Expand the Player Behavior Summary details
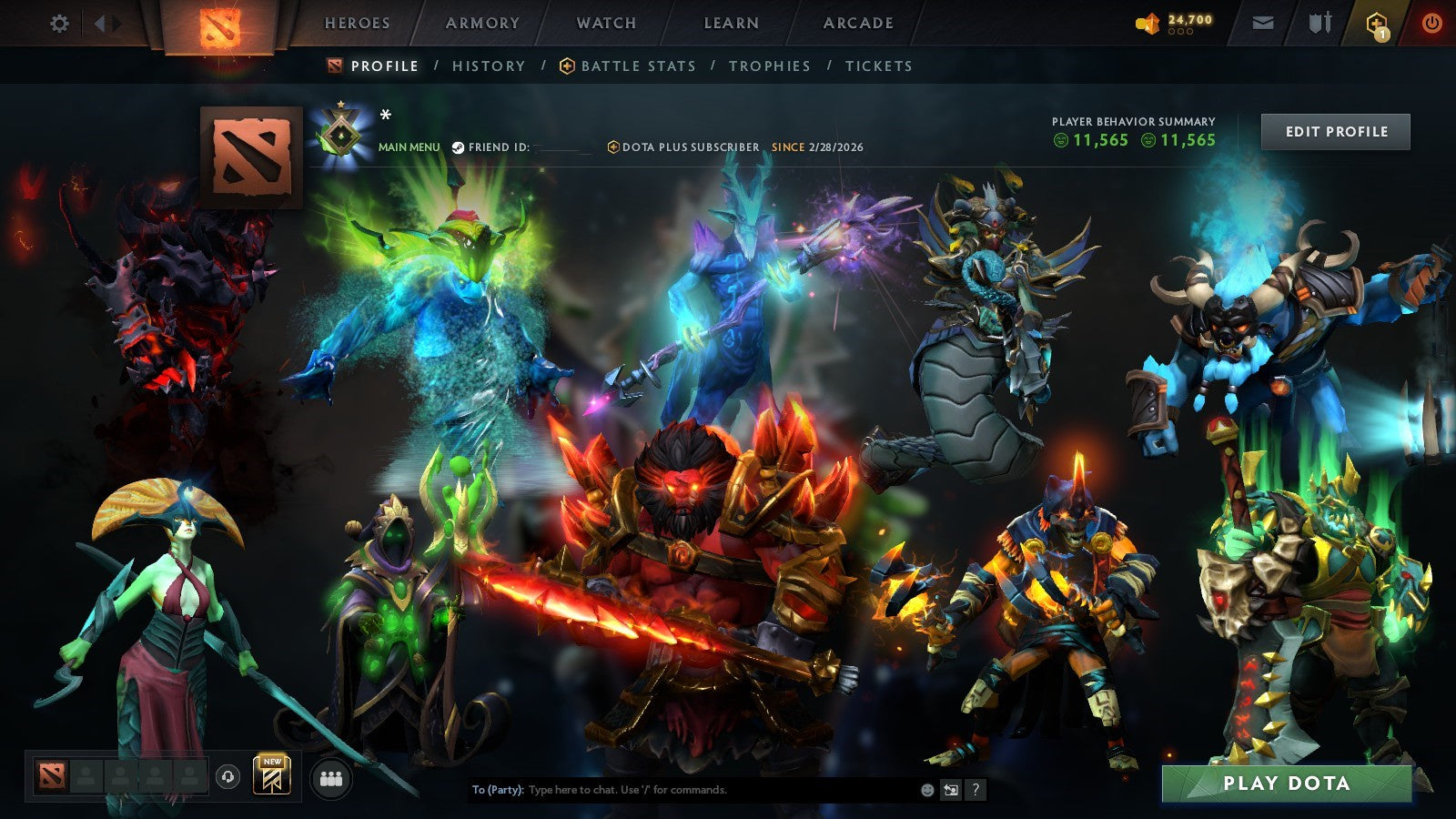 tap(1133, 132)
